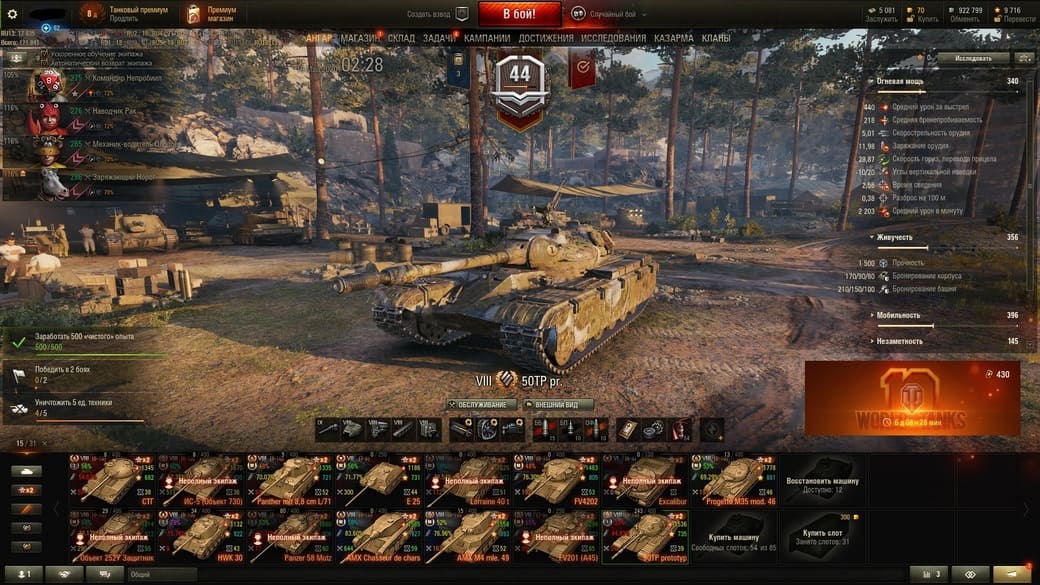This screenshot has width=1040, height=585.
Task: Open the КАМПАНИИ tab
Action: click(488, 38)
